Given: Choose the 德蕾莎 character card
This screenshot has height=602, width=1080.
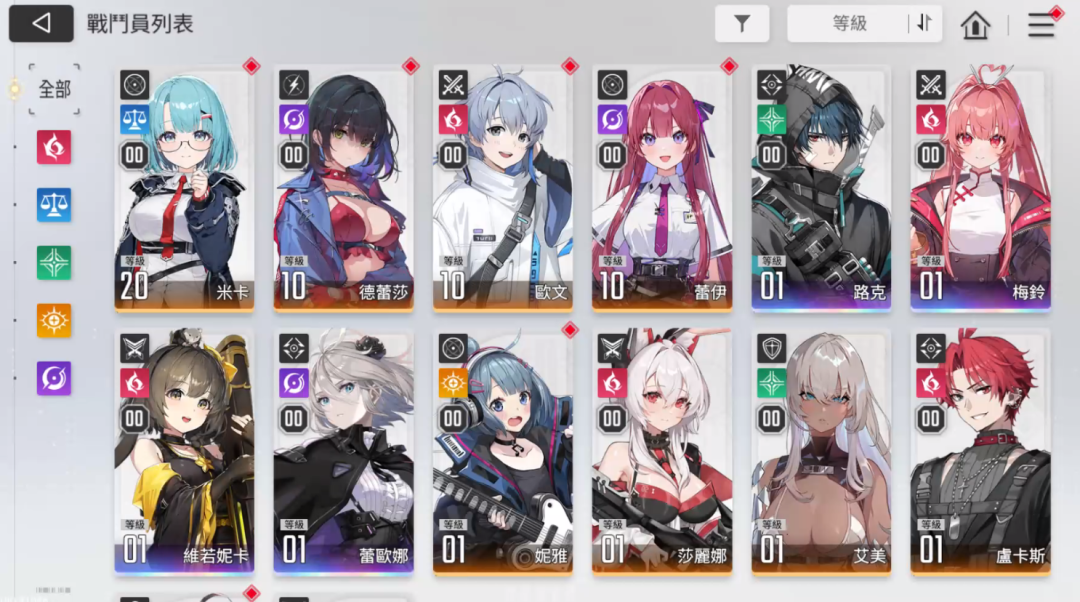Looking at the screenshot, I should pyautogui.click(x=343, y=190).
